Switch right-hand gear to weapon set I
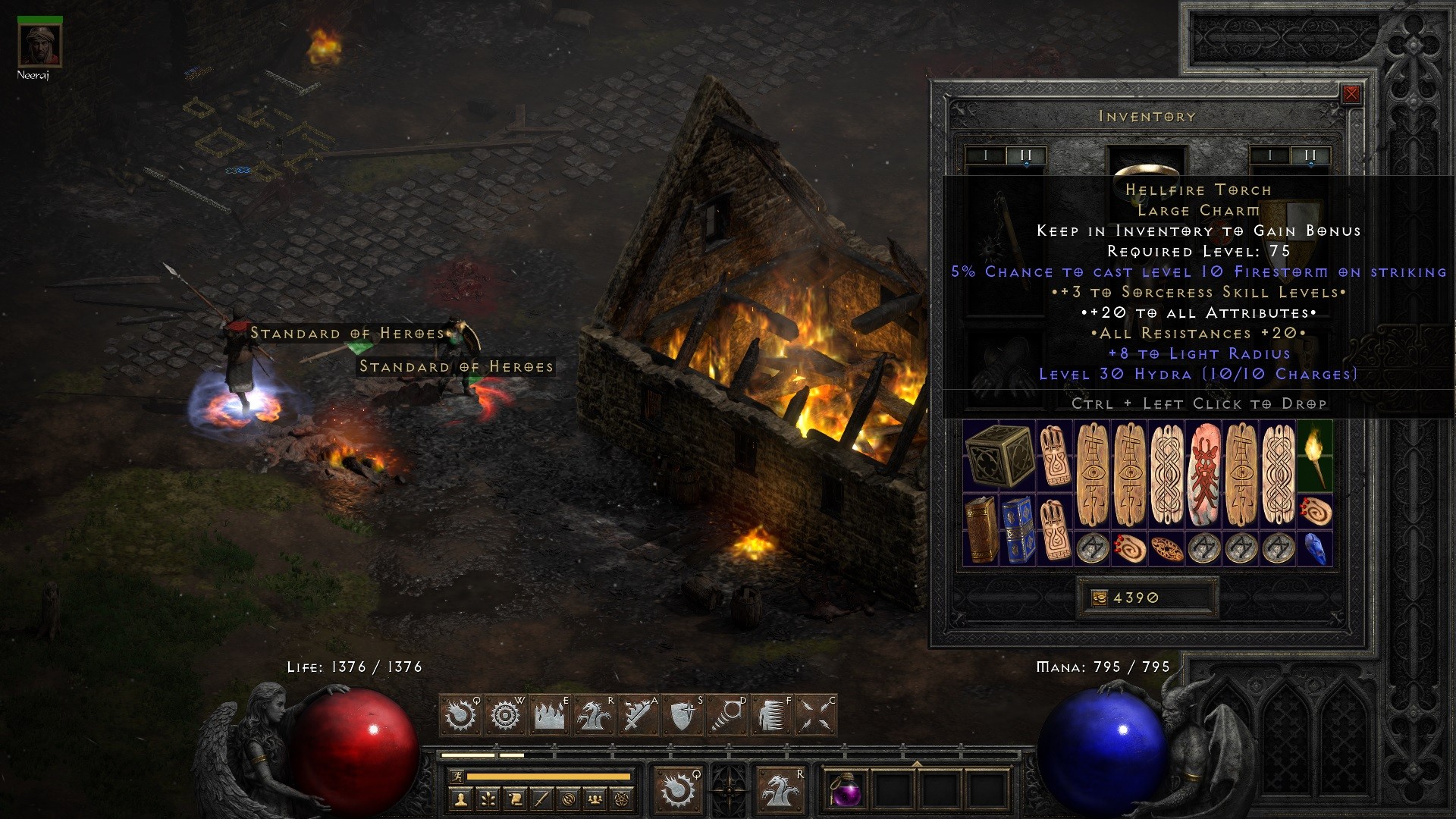The width and height of the screenshot is (1456, 819). [x=1271, y=154]
